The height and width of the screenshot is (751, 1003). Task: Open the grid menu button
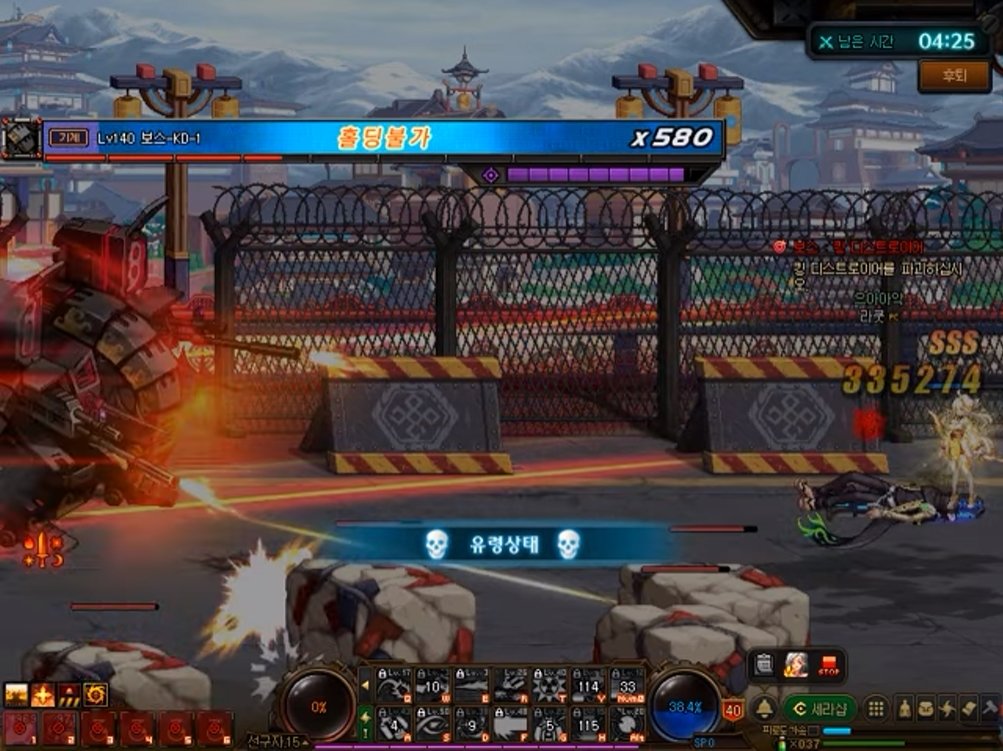(x=875, y=708)
